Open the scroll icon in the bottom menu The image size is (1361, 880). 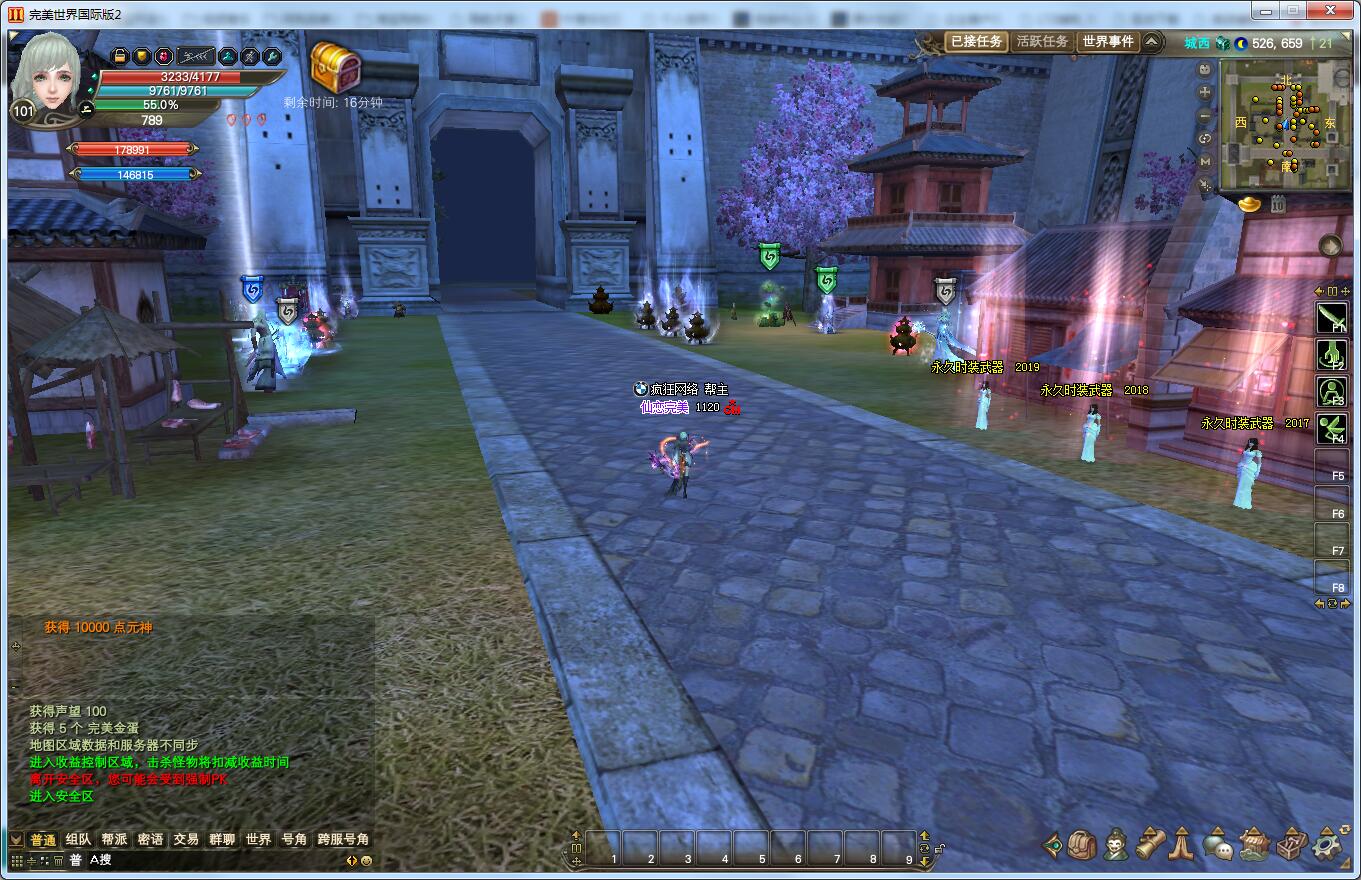1151,845
